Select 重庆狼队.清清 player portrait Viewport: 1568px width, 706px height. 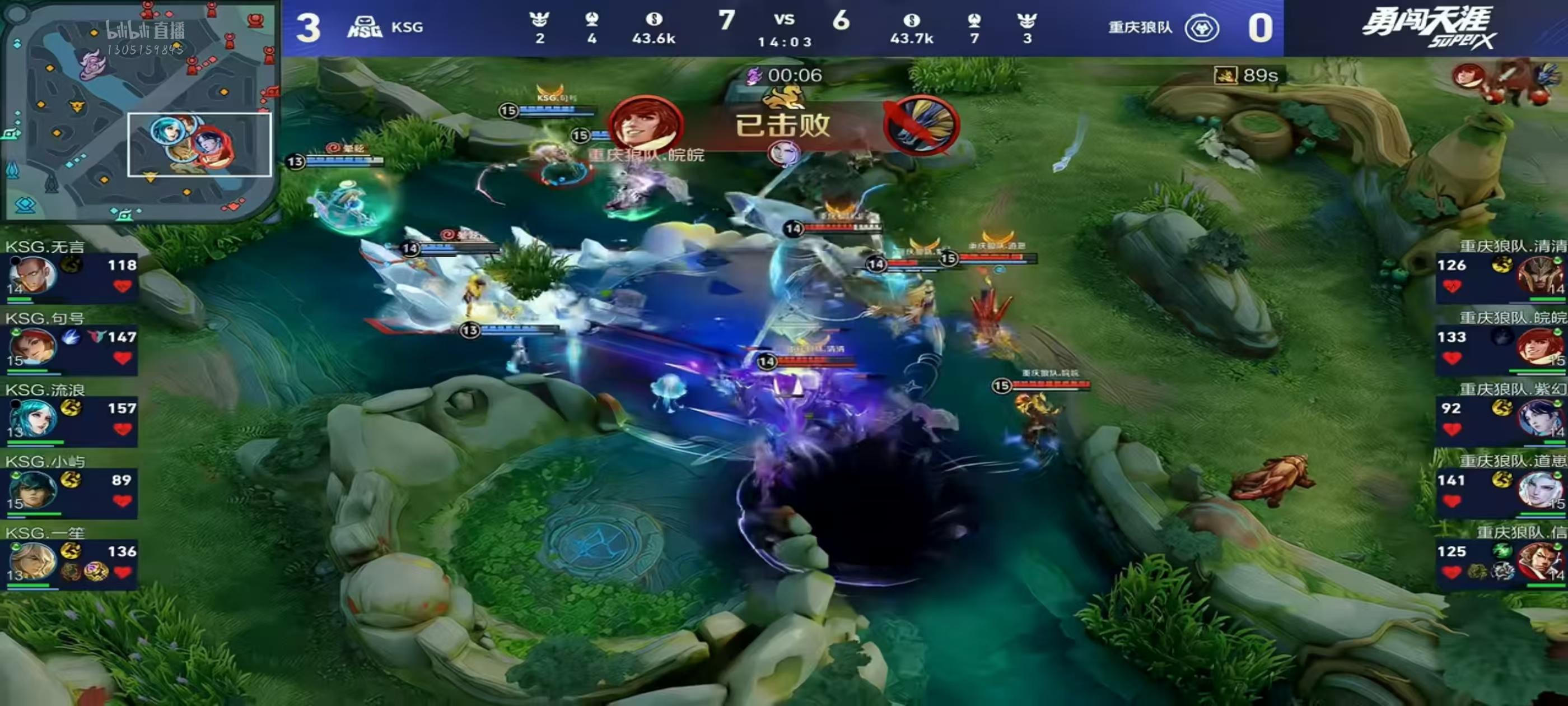point(1538,276)
